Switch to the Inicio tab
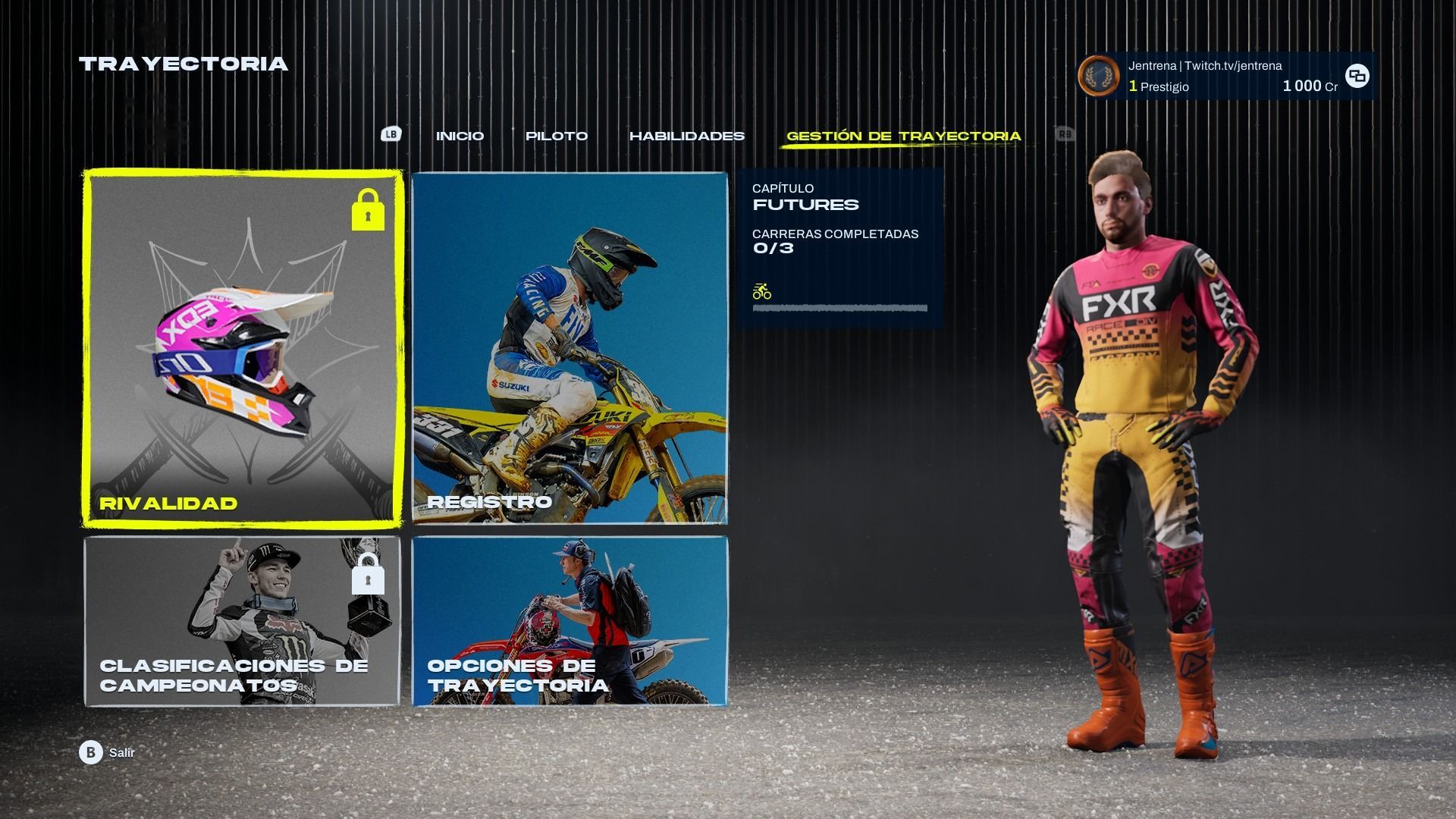 pos(460,136)
